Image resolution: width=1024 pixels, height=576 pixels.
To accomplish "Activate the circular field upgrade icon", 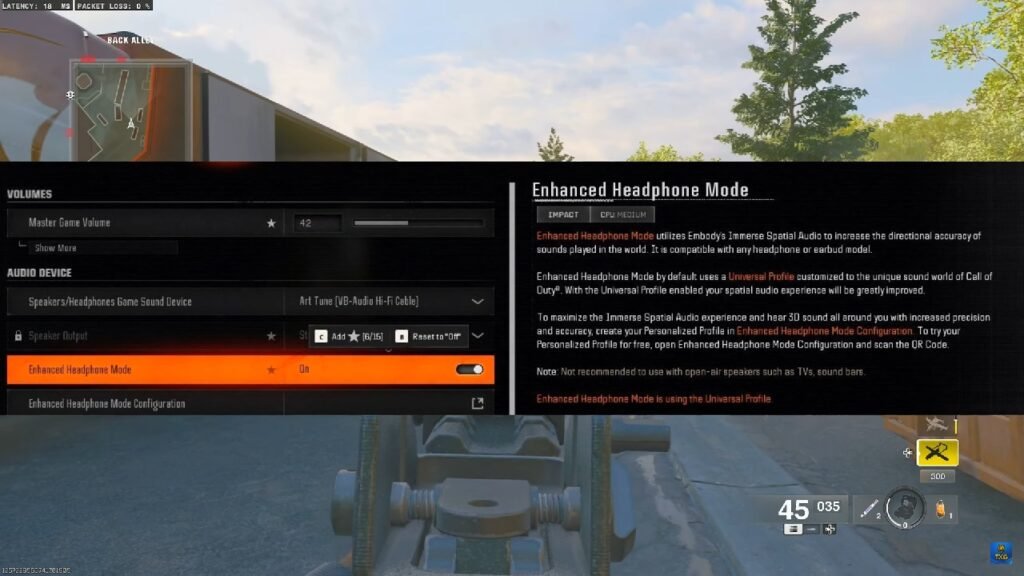I will (x=905, y=507).
